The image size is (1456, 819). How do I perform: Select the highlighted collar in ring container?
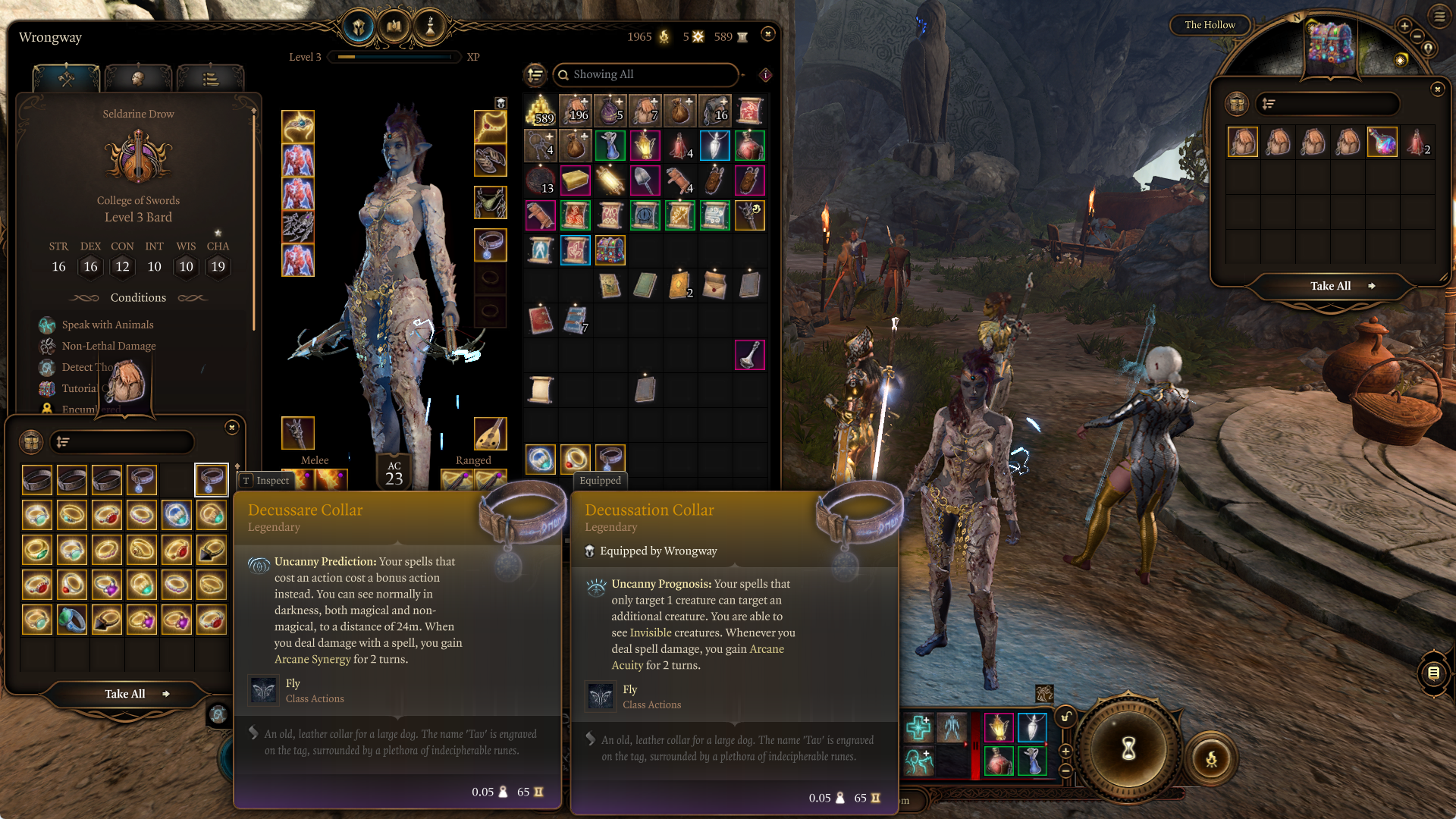pos(211,480)
